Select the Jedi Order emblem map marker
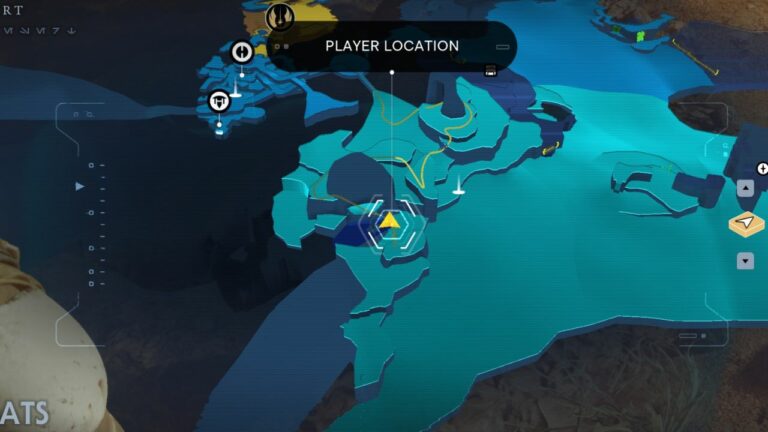 click(280, 16)
